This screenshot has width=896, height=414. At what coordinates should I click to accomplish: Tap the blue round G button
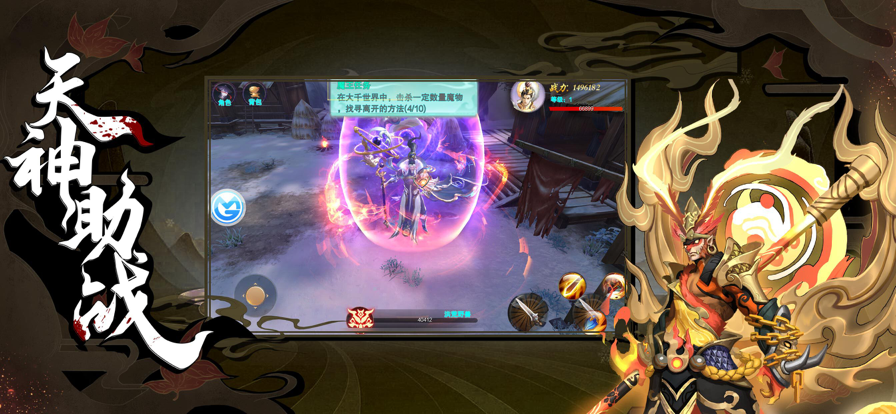tap(228, 207)
